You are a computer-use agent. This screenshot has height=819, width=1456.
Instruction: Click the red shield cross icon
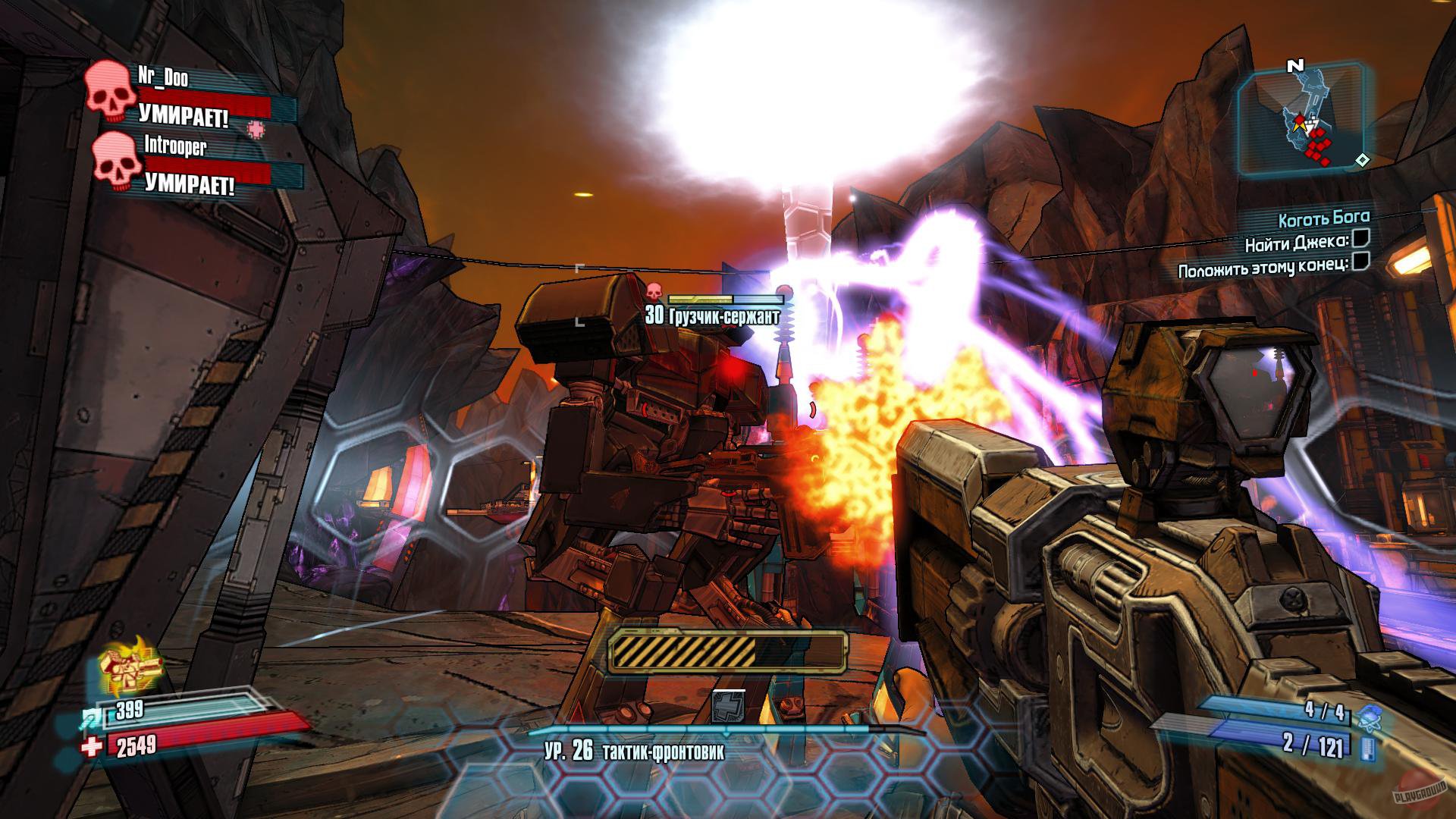pyautogui.click(x=91, y=748)
